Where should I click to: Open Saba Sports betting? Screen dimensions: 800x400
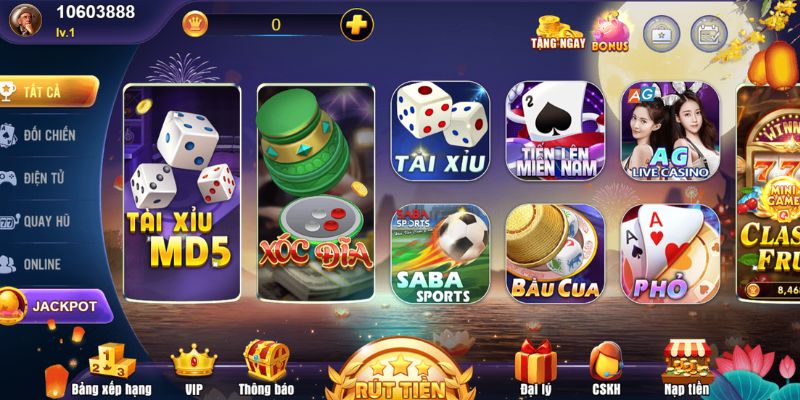click(x=439, y=254)
